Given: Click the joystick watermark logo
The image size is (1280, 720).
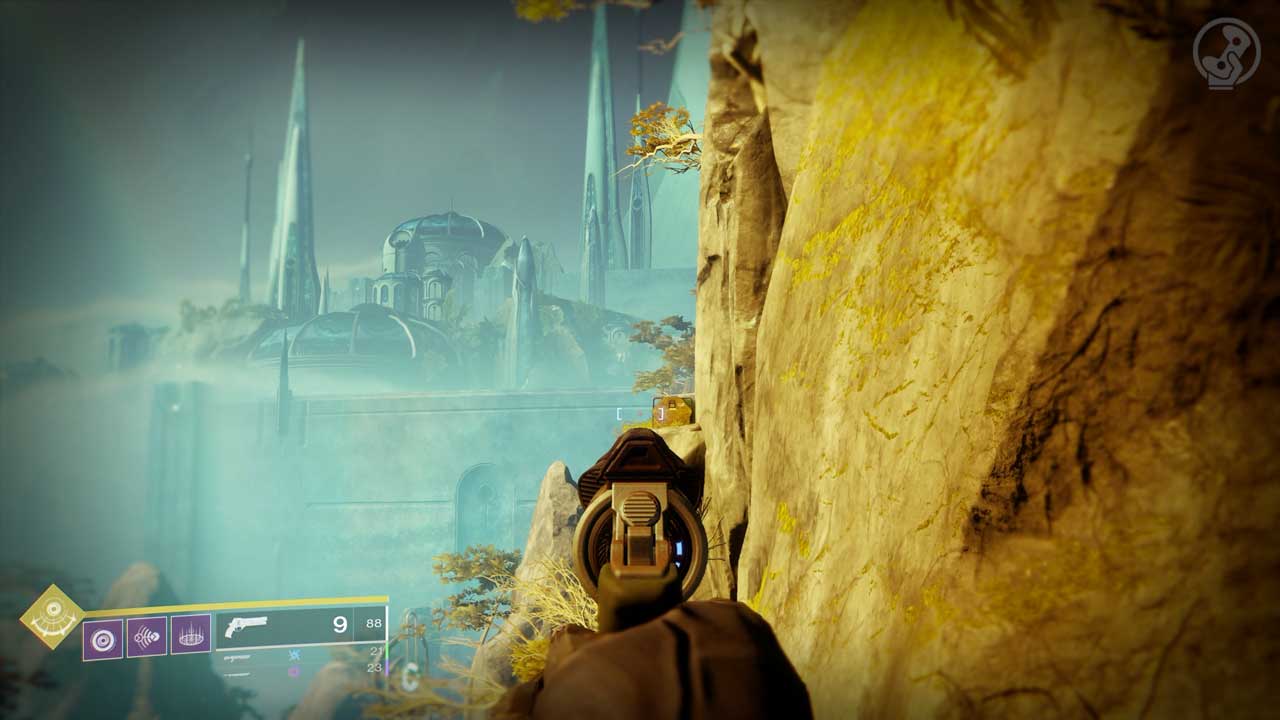Looking at the screenshot, I should click(1225, 52).
